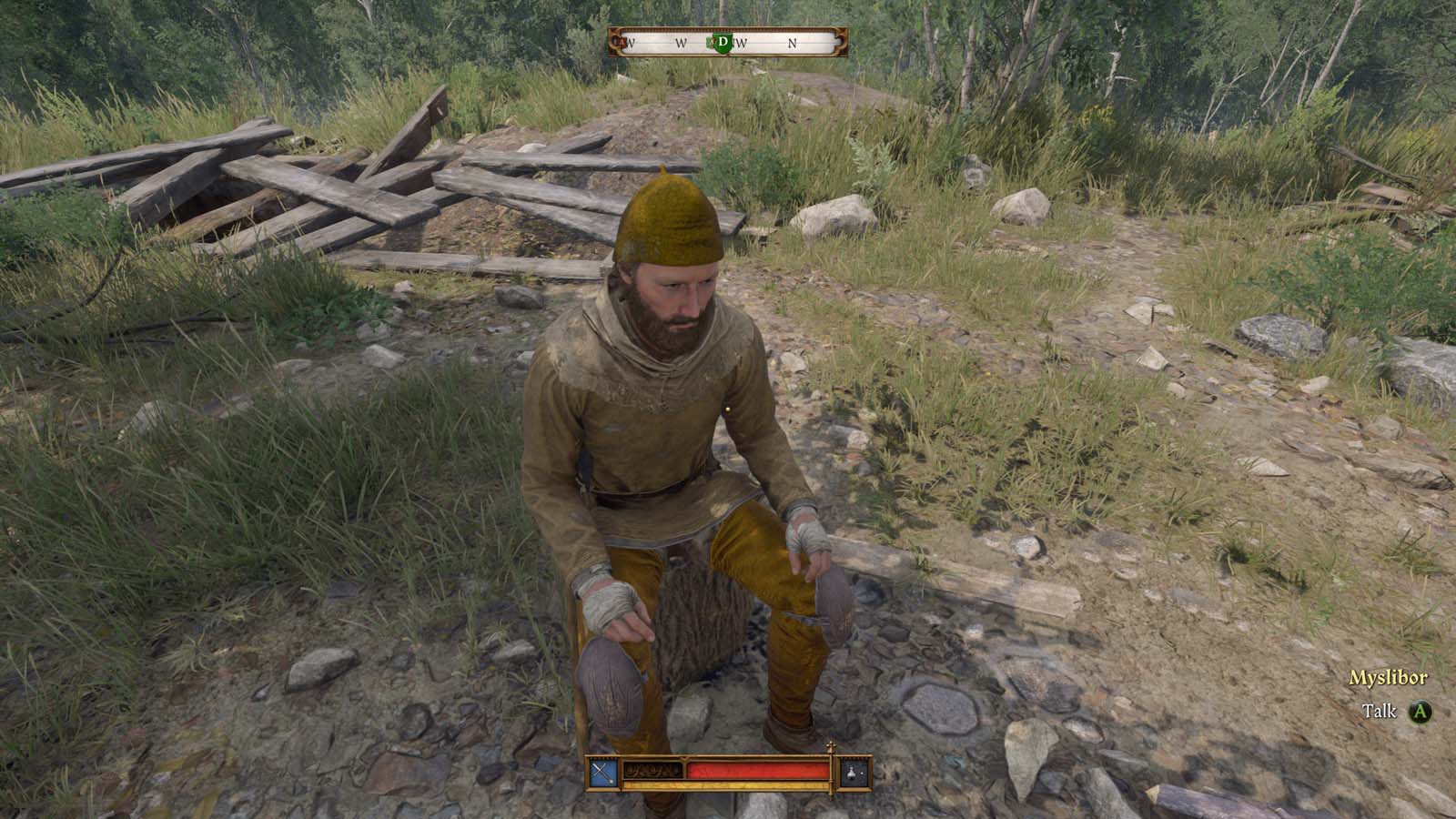The image size is (1456, 819).
Task: Click the Myslibor name label
Action: (1388, 677)
